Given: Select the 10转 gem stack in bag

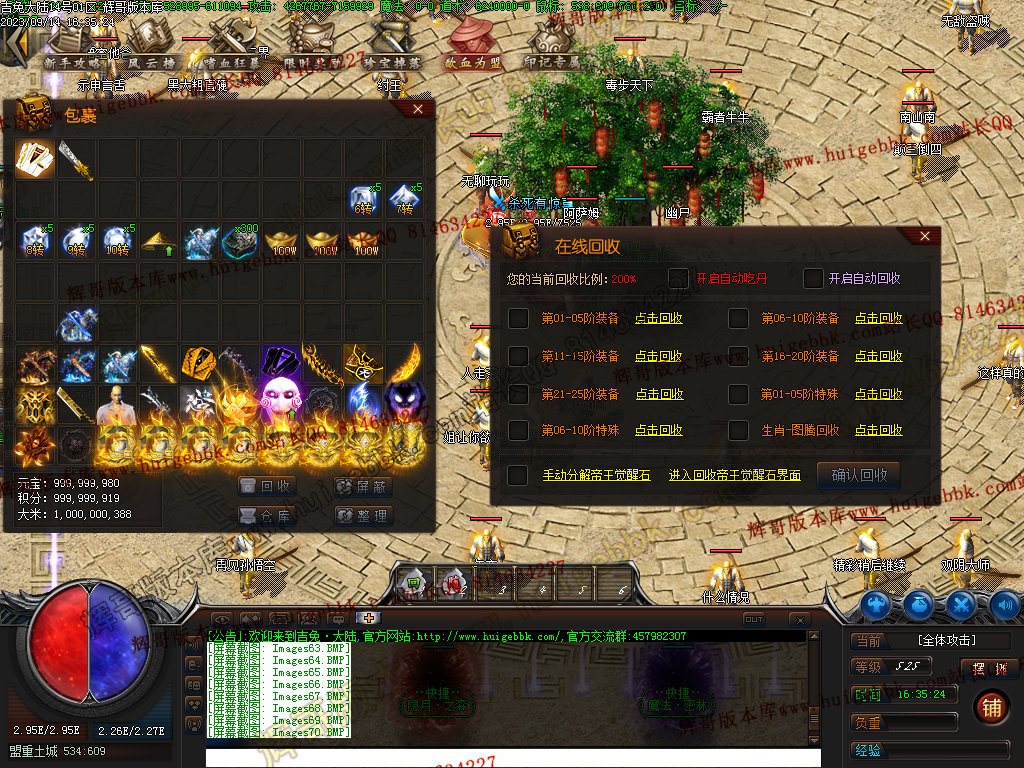Looking at the screenshot, I should (x=118, y=241).
